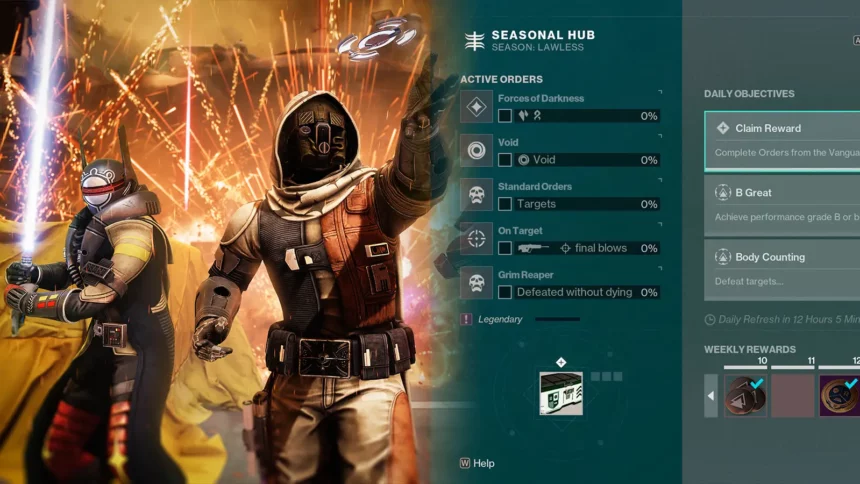The height and width of the screenshot is (484, 860).
Task: Toggle the Grim Reaper order checkbox
Action: tap(505, 292)
